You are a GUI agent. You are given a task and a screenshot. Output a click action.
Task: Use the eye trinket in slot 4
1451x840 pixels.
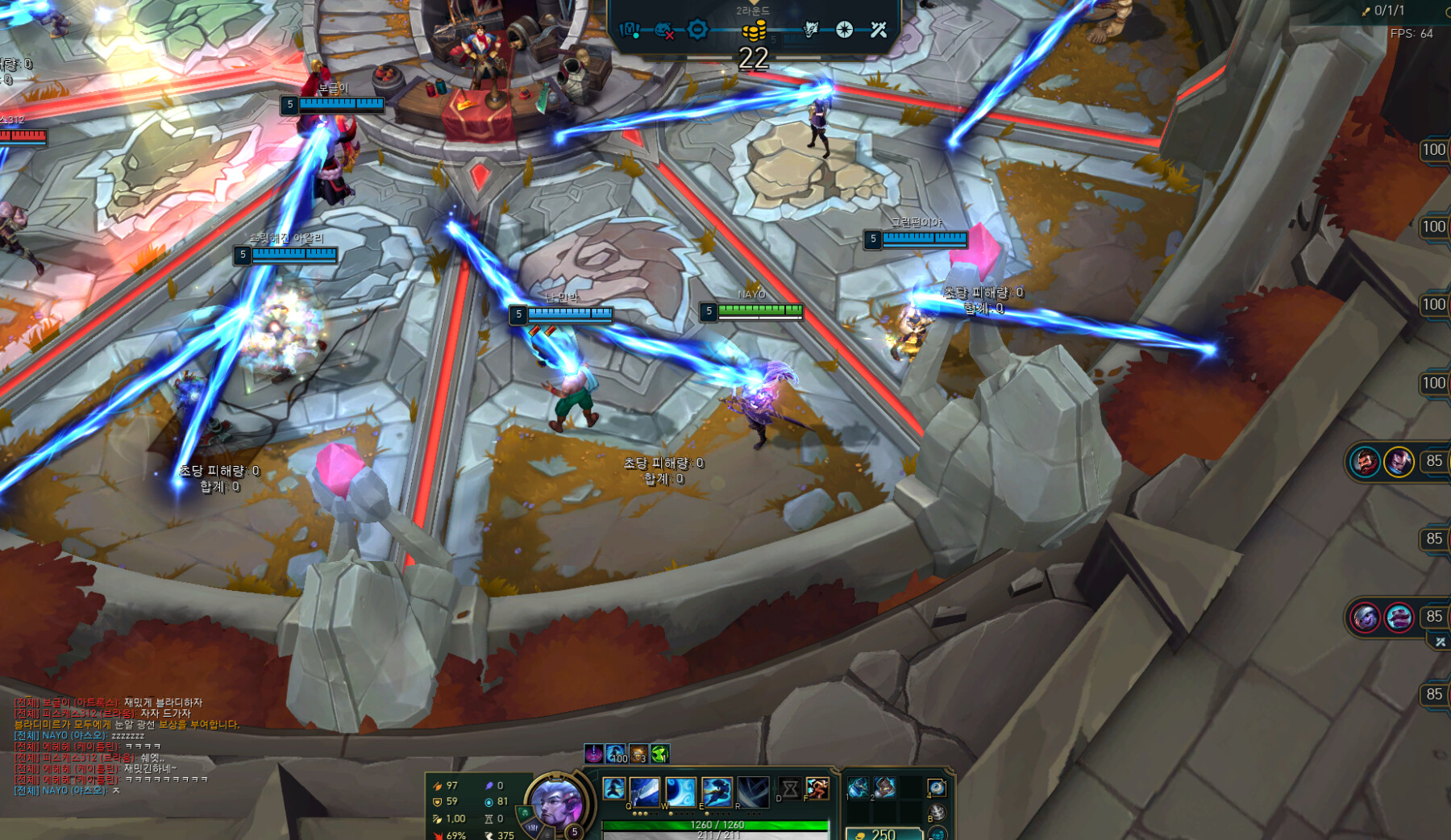coord(936,787)
